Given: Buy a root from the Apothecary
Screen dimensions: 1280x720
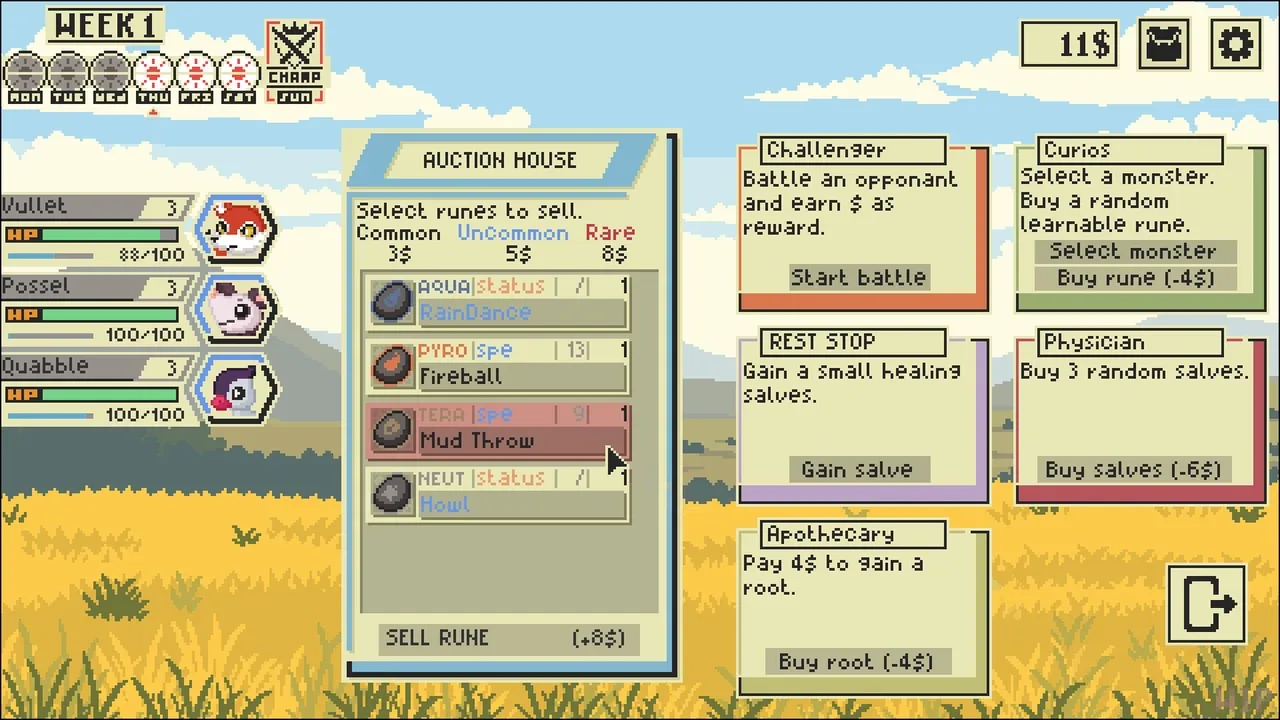Looking at the screenshot, I should 856,661.
